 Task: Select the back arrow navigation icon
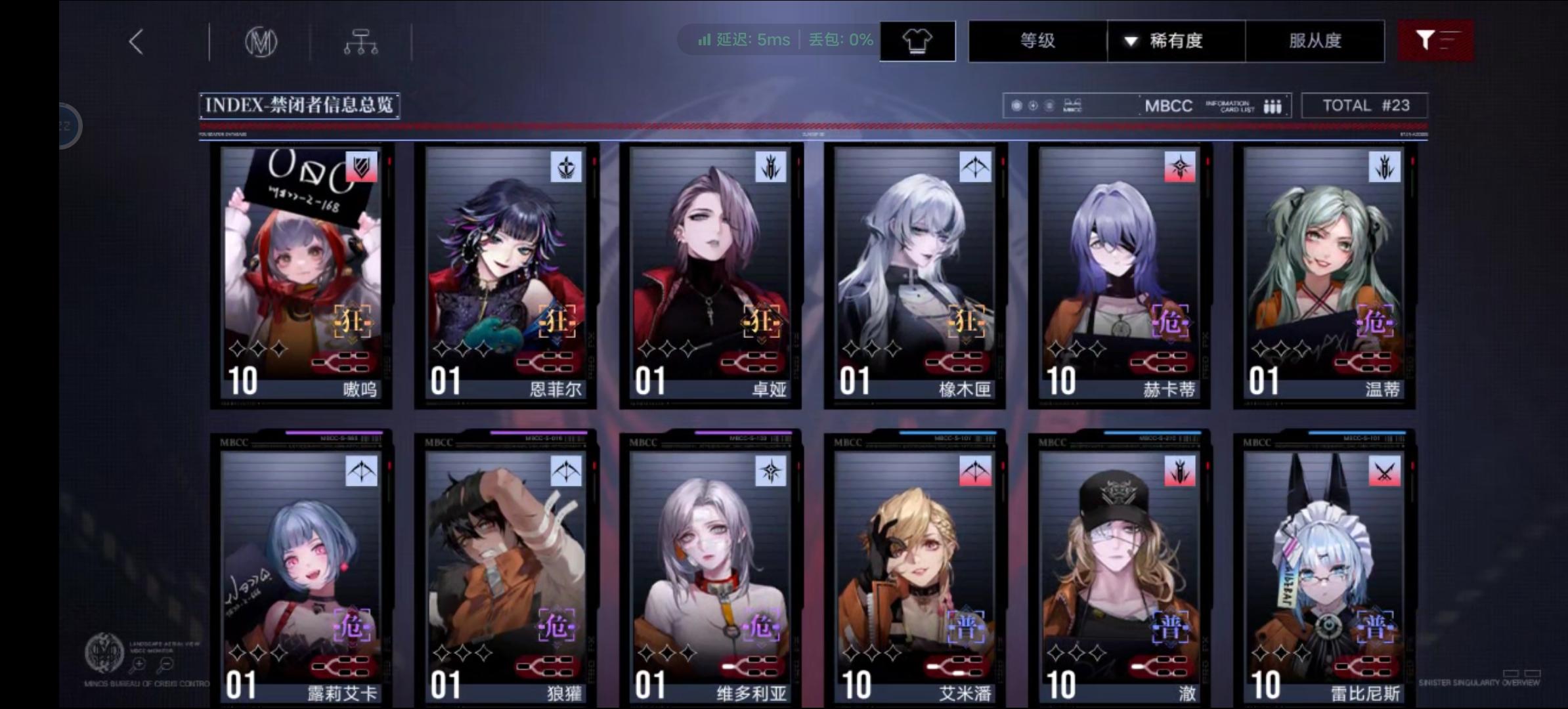[136, 41]
